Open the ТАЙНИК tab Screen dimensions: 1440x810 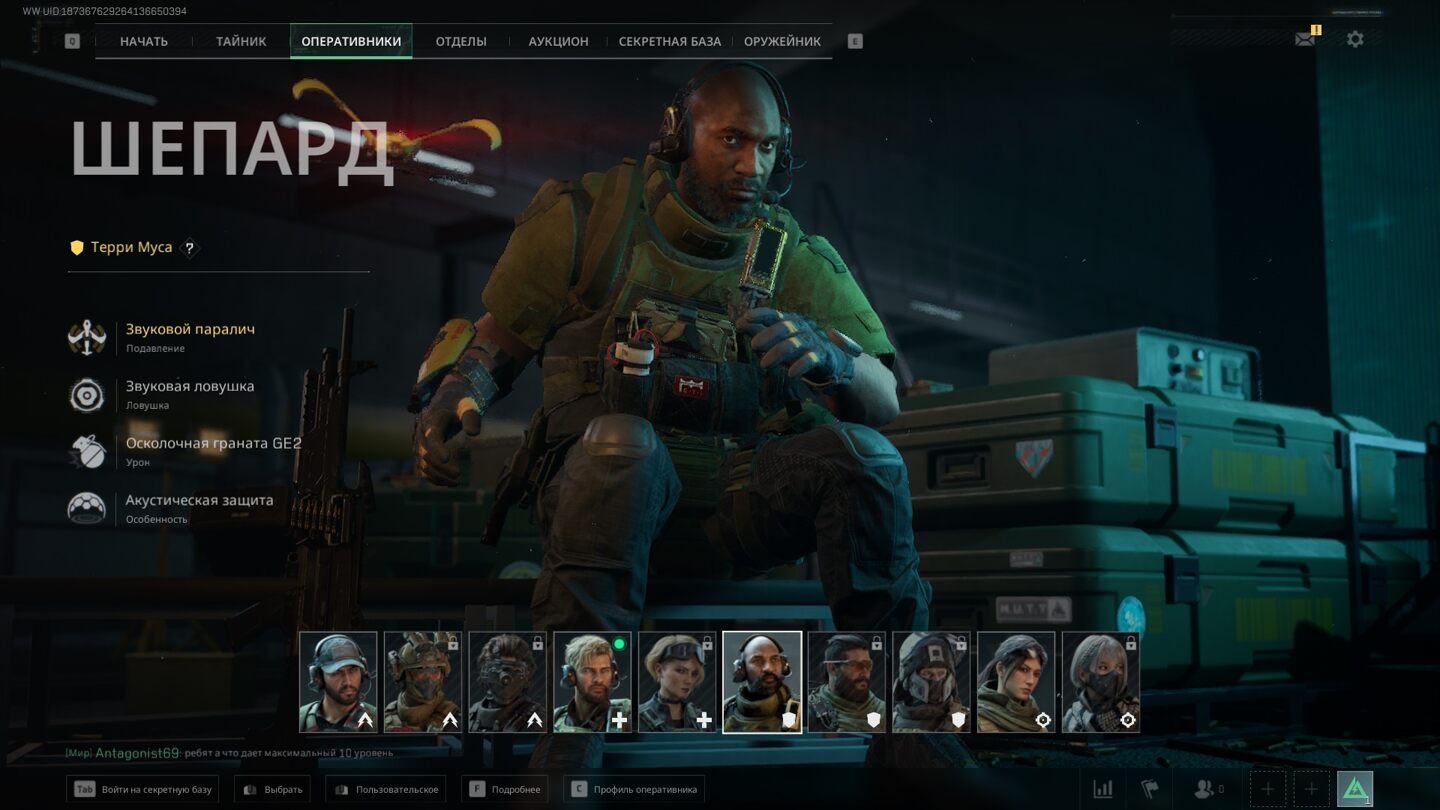coord(241,42)
